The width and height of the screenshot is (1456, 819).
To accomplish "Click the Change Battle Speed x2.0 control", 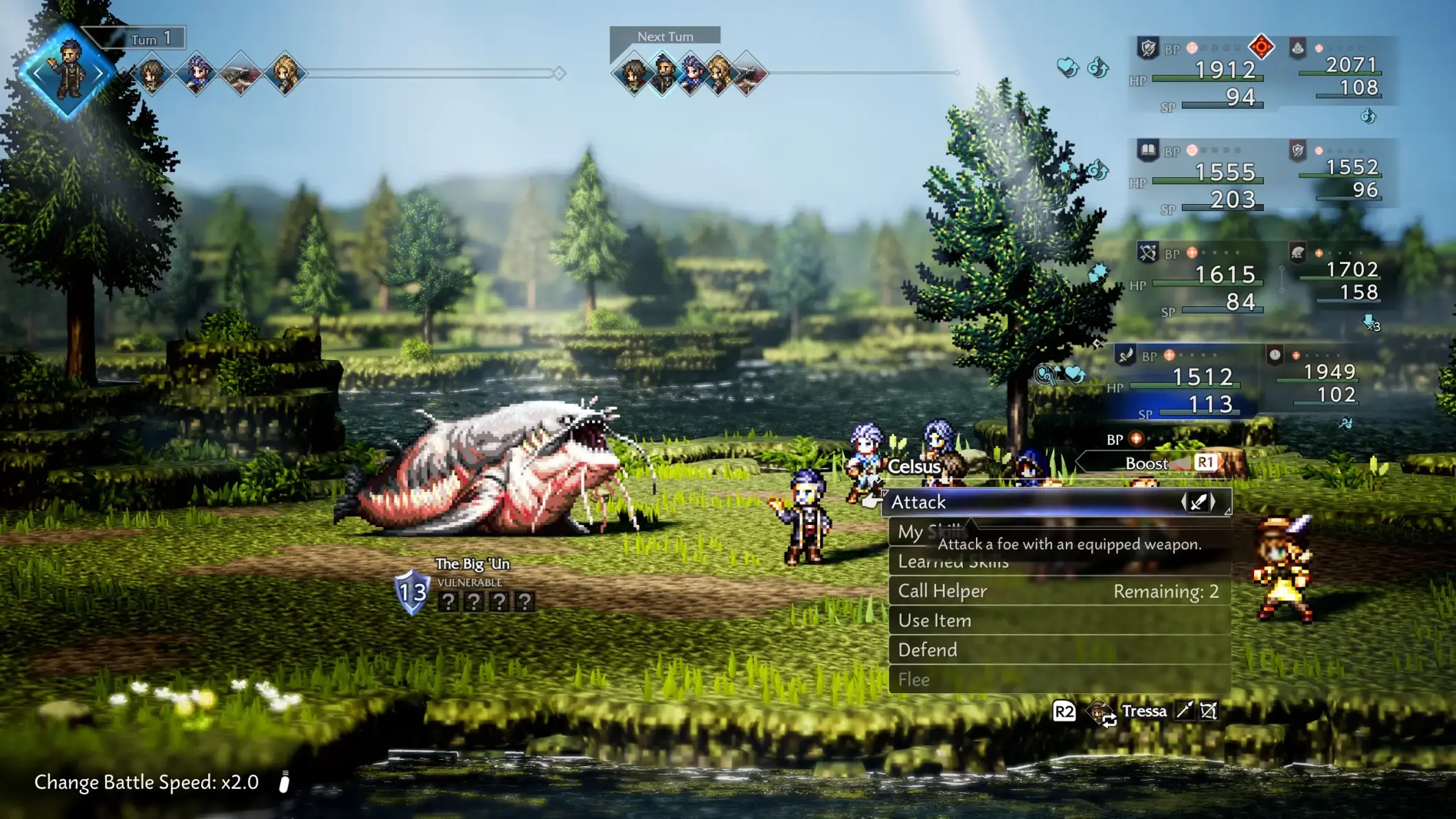I will click(147, 783).
